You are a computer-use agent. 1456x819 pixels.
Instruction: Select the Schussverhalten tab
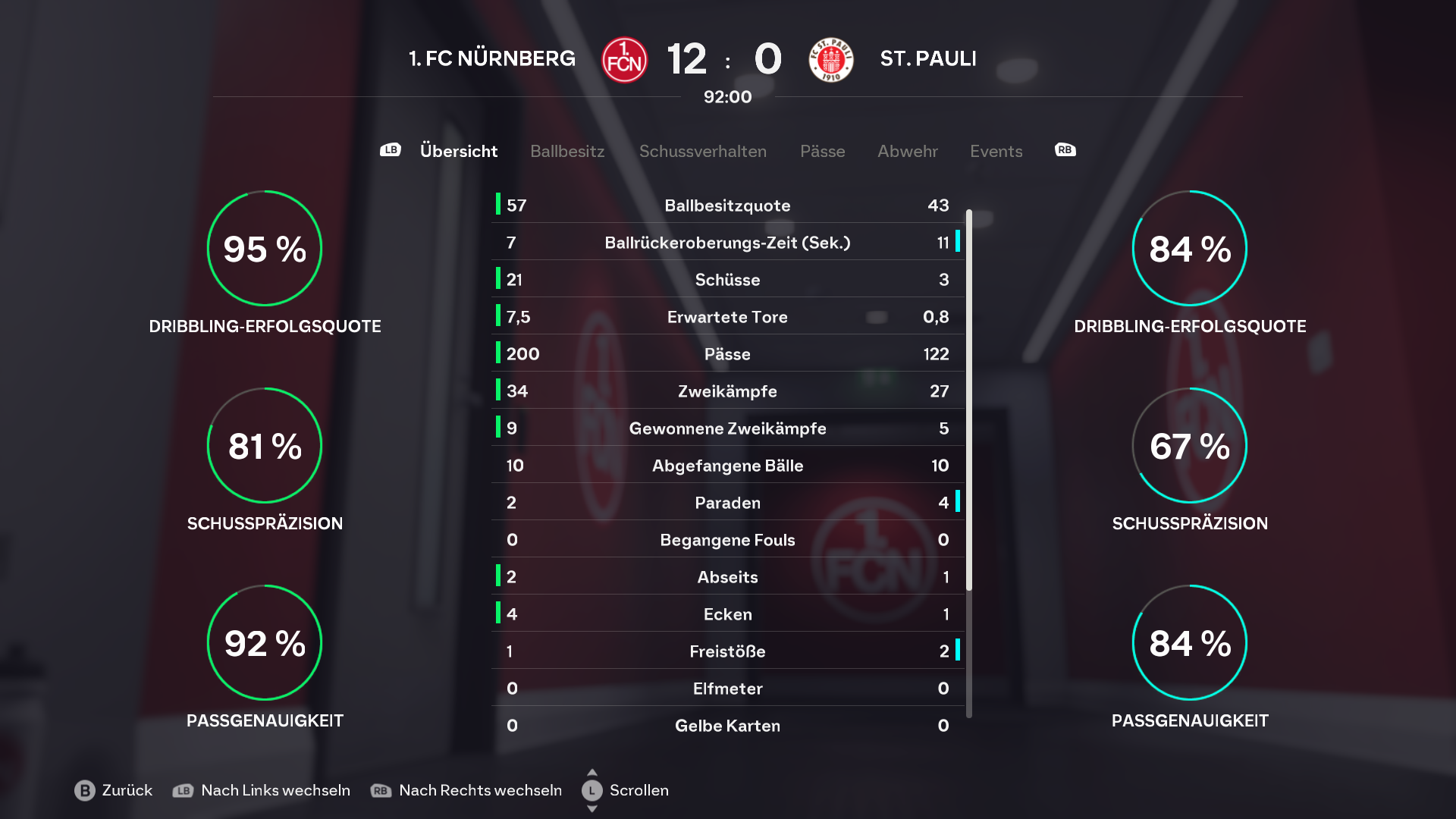click(x=702, y=151)
